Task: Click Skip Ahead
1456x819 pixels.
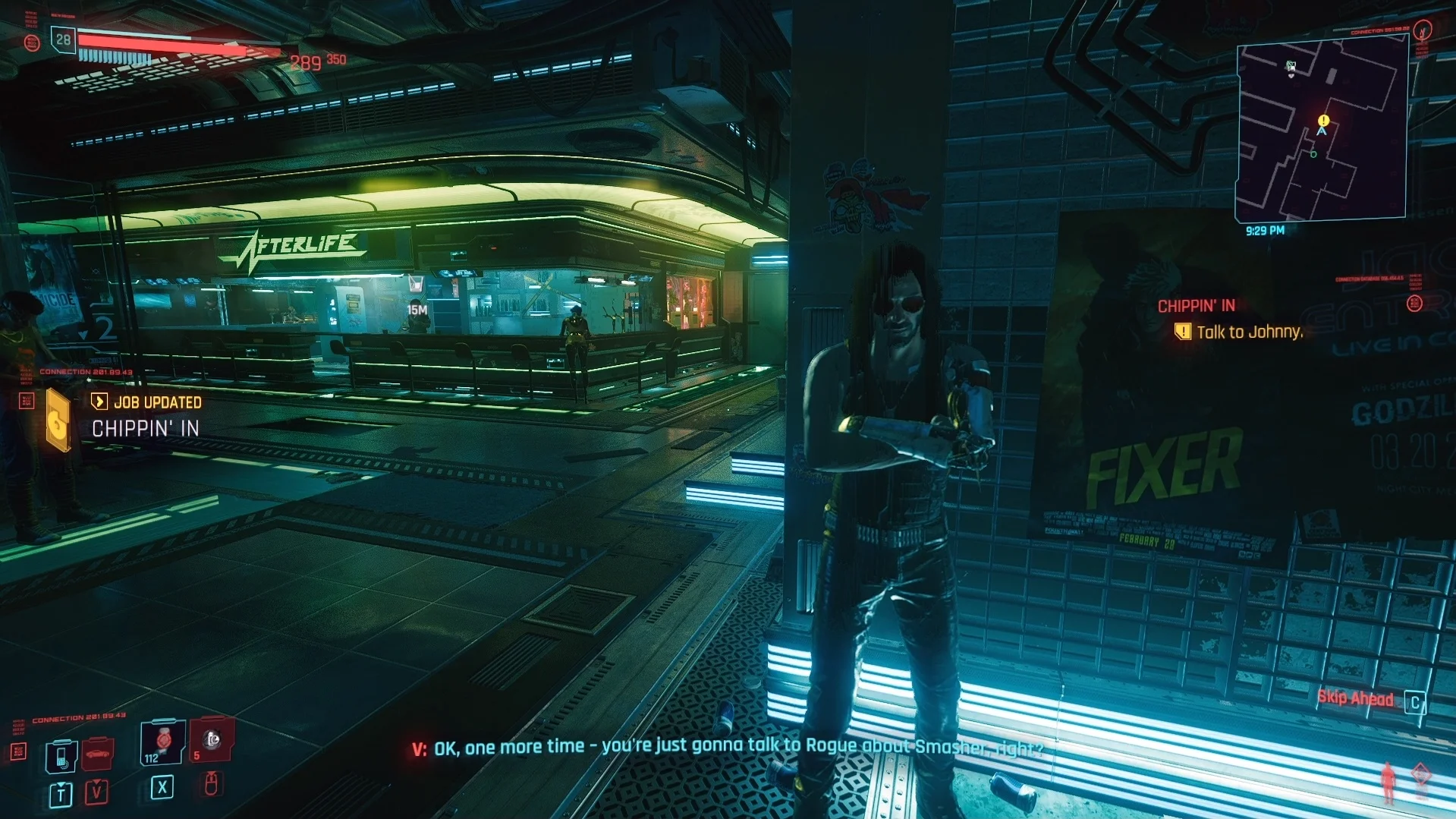Action: (x=1357, y=699)
